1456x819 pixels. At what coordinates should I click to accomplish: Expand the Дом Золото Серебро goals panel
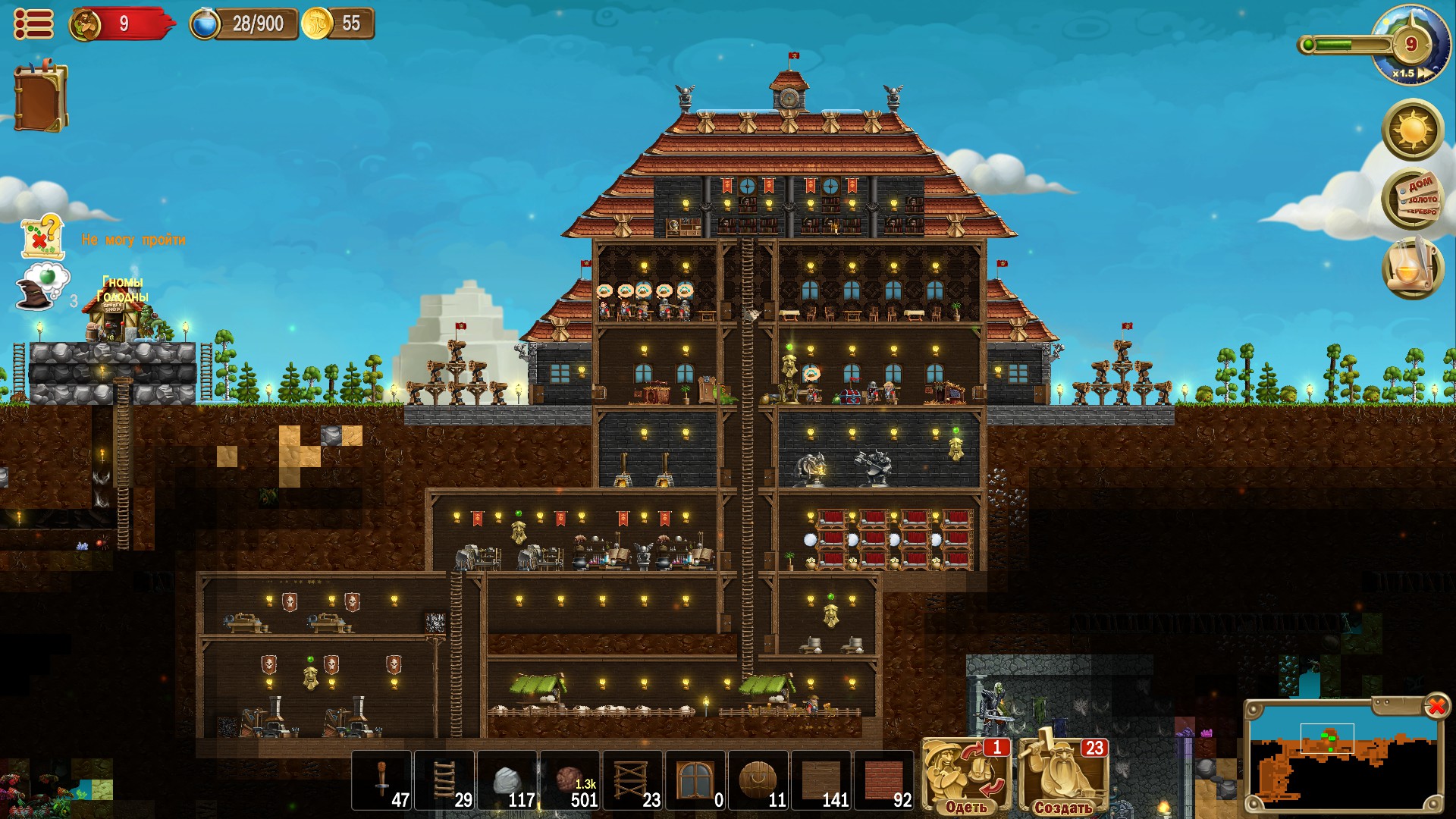(x=1412, y=199)
